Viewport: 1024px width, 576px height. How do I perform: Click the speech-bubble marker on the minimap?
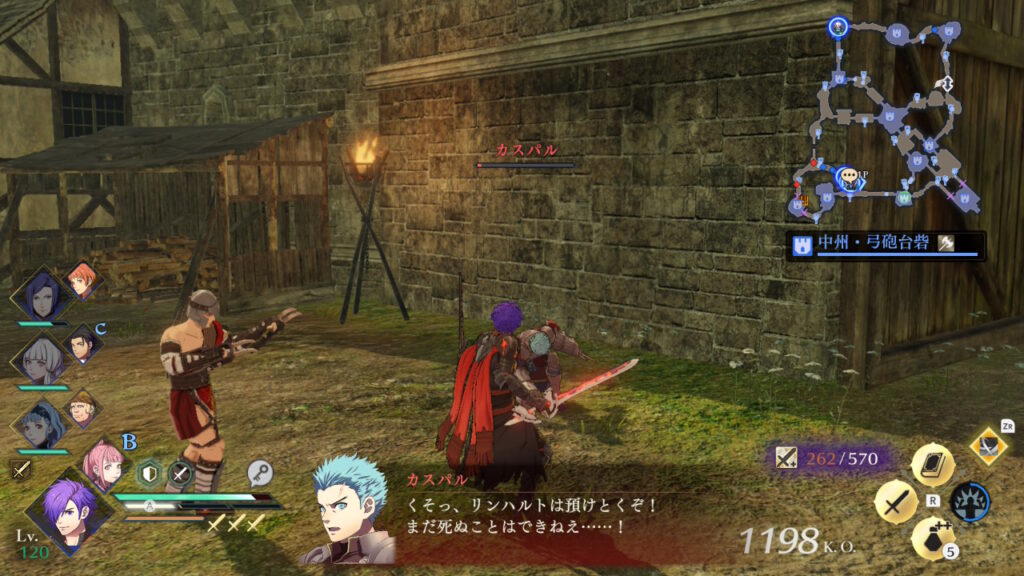(x=850, y=178)
